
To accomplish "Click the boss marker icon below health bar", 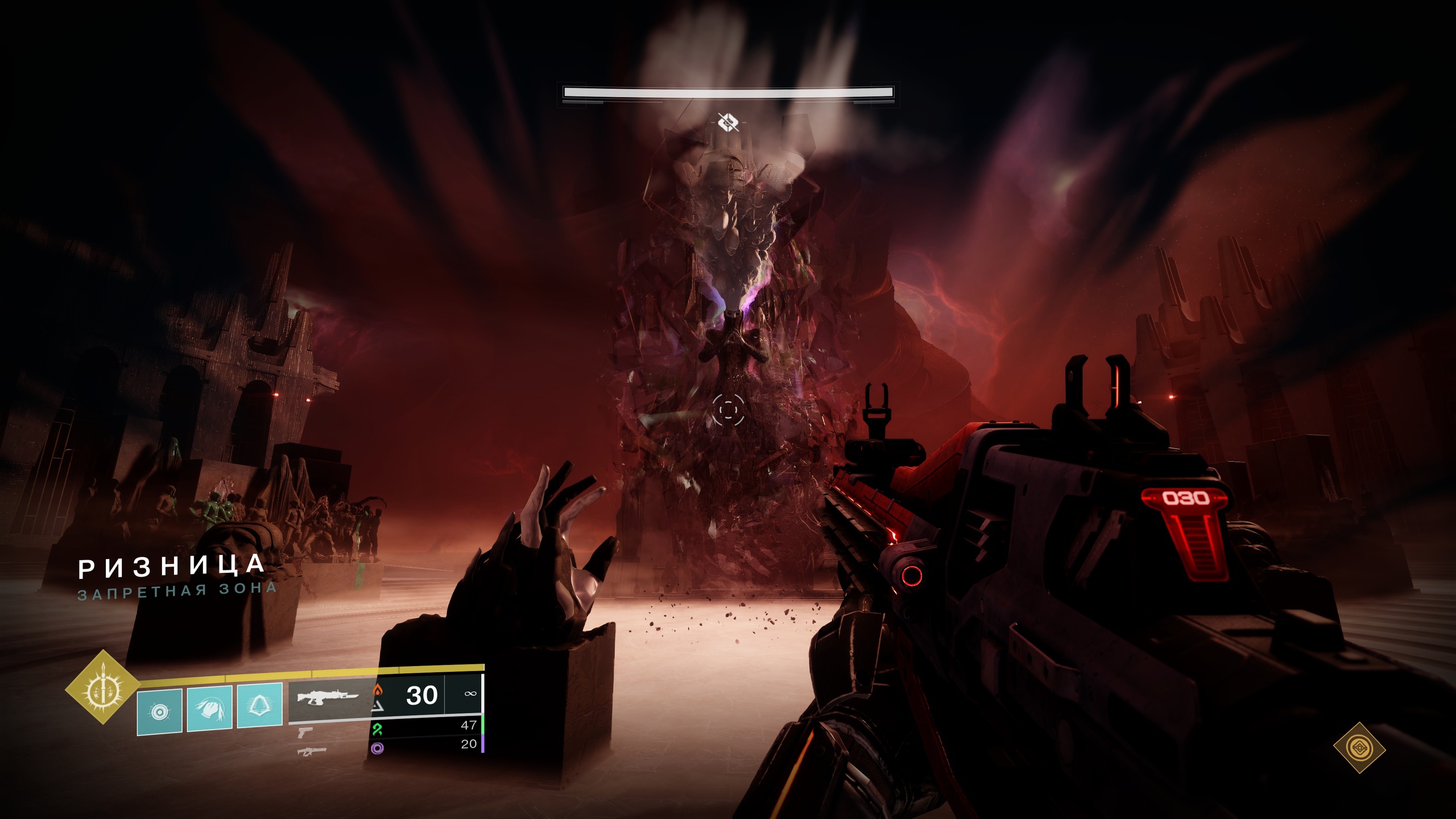I will tap(728, 122).
